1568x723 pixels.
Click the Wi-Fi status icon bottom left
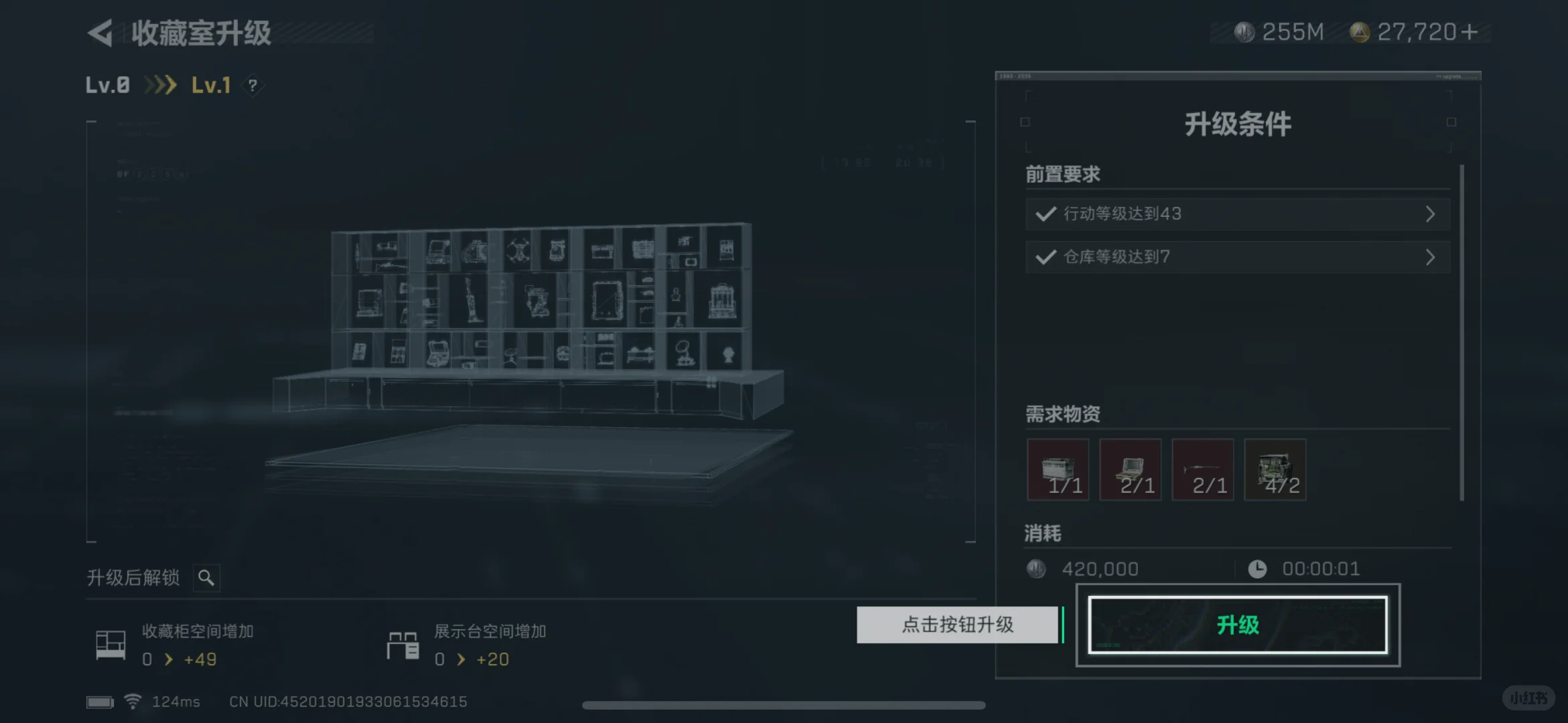pos(133,700)
